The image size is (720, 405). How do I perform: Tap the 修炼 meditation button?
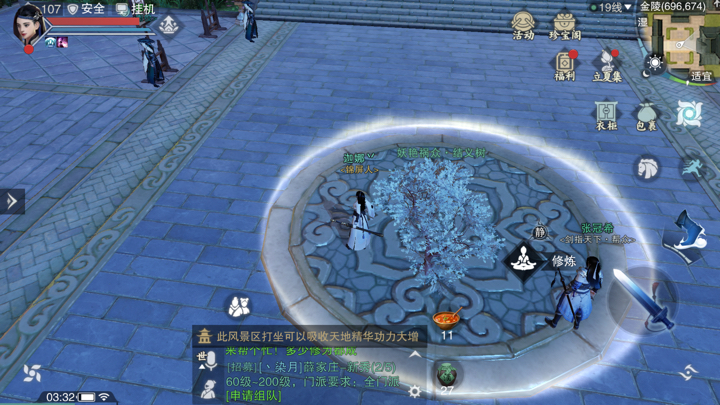pos(522,261)
